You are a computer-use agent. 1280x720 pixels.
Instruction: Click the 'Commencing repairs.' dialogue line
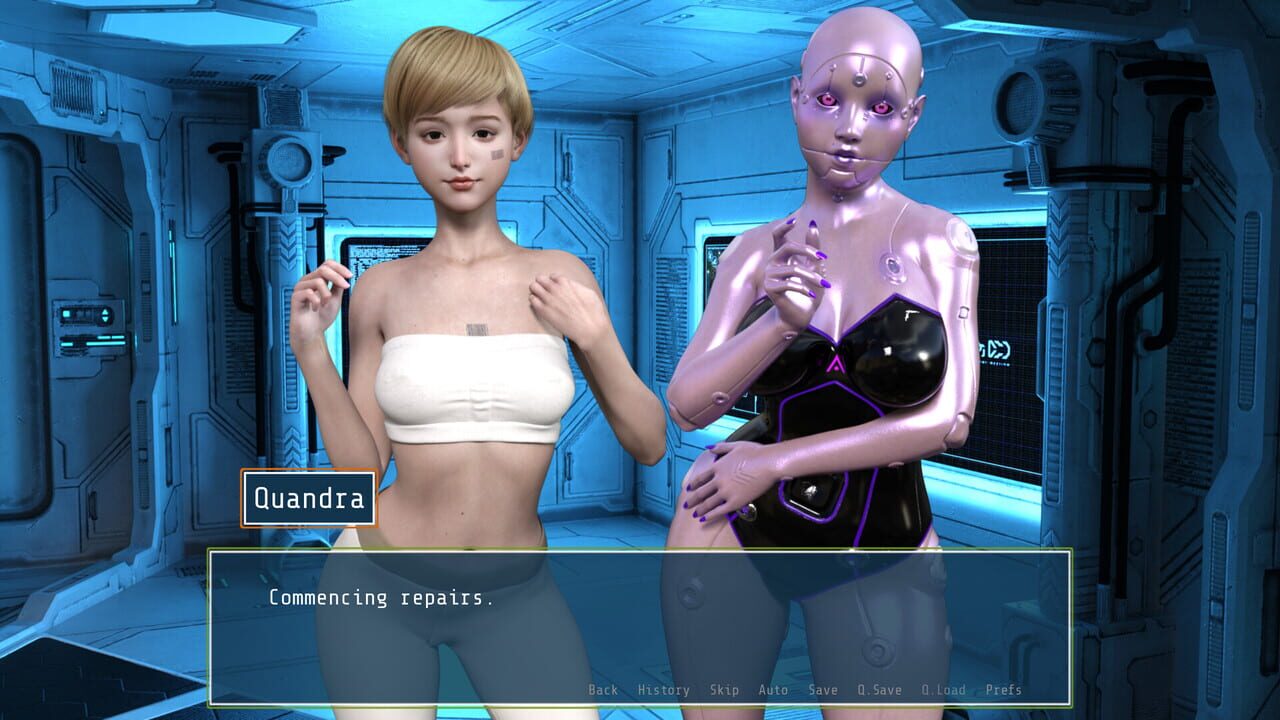[x=380, y=599]
